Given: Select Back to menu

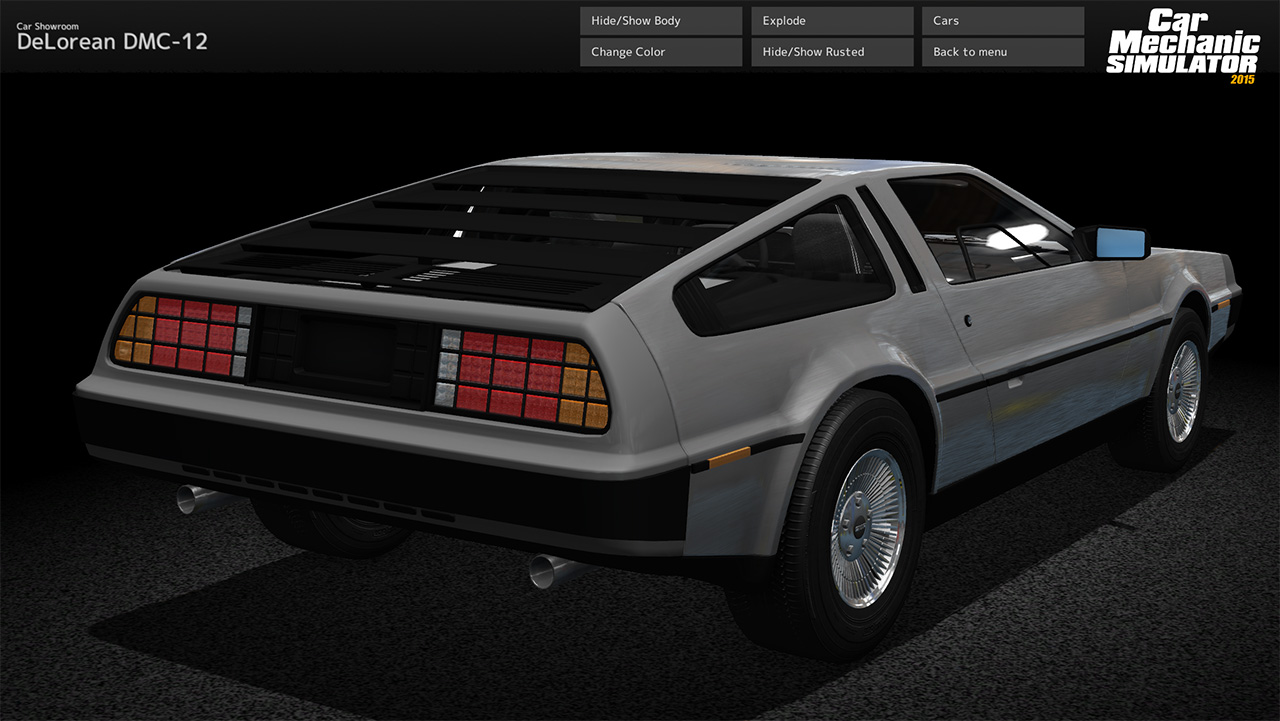Looking at the screenshot, I should pyautogui.click(x=1002, y=51).
